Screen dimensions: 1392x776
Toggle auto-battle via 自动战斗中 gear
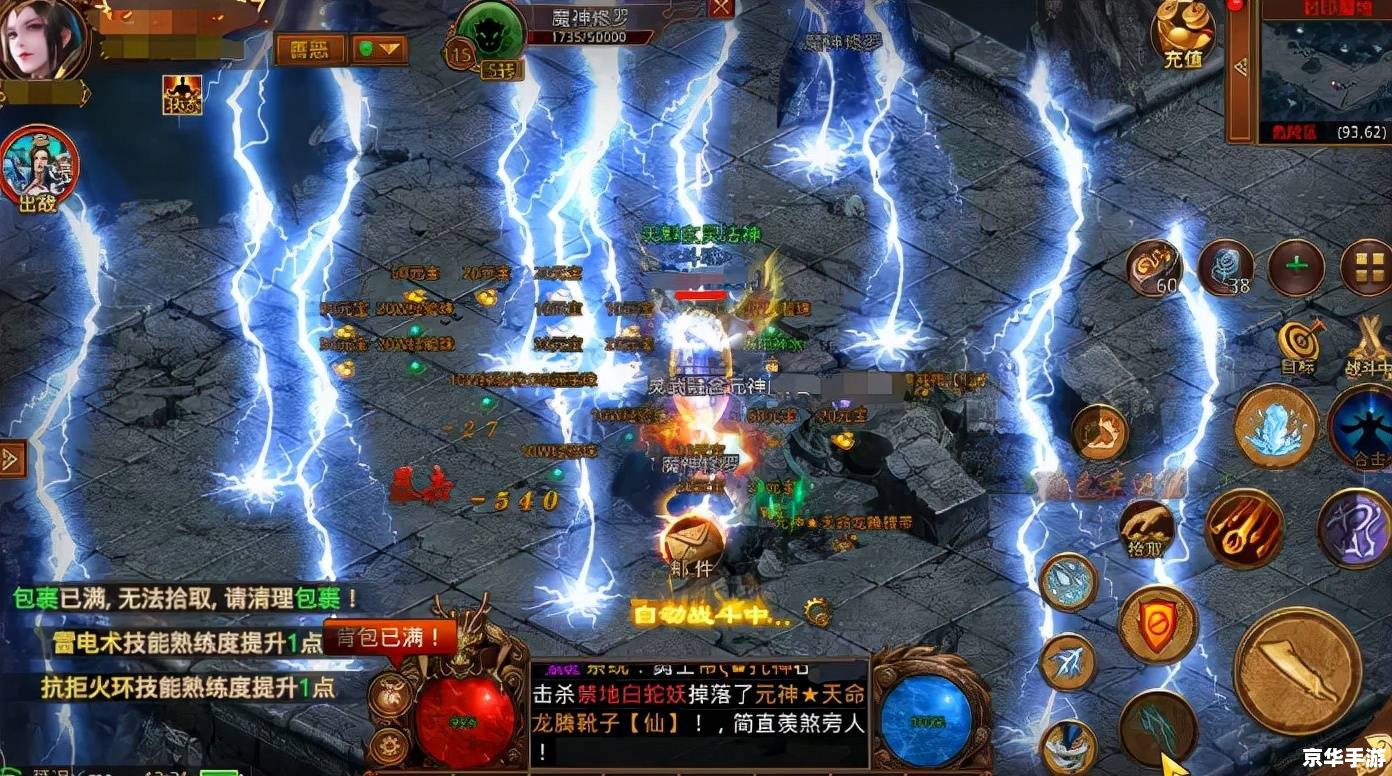pyautogui.click(x=817, y=611)
